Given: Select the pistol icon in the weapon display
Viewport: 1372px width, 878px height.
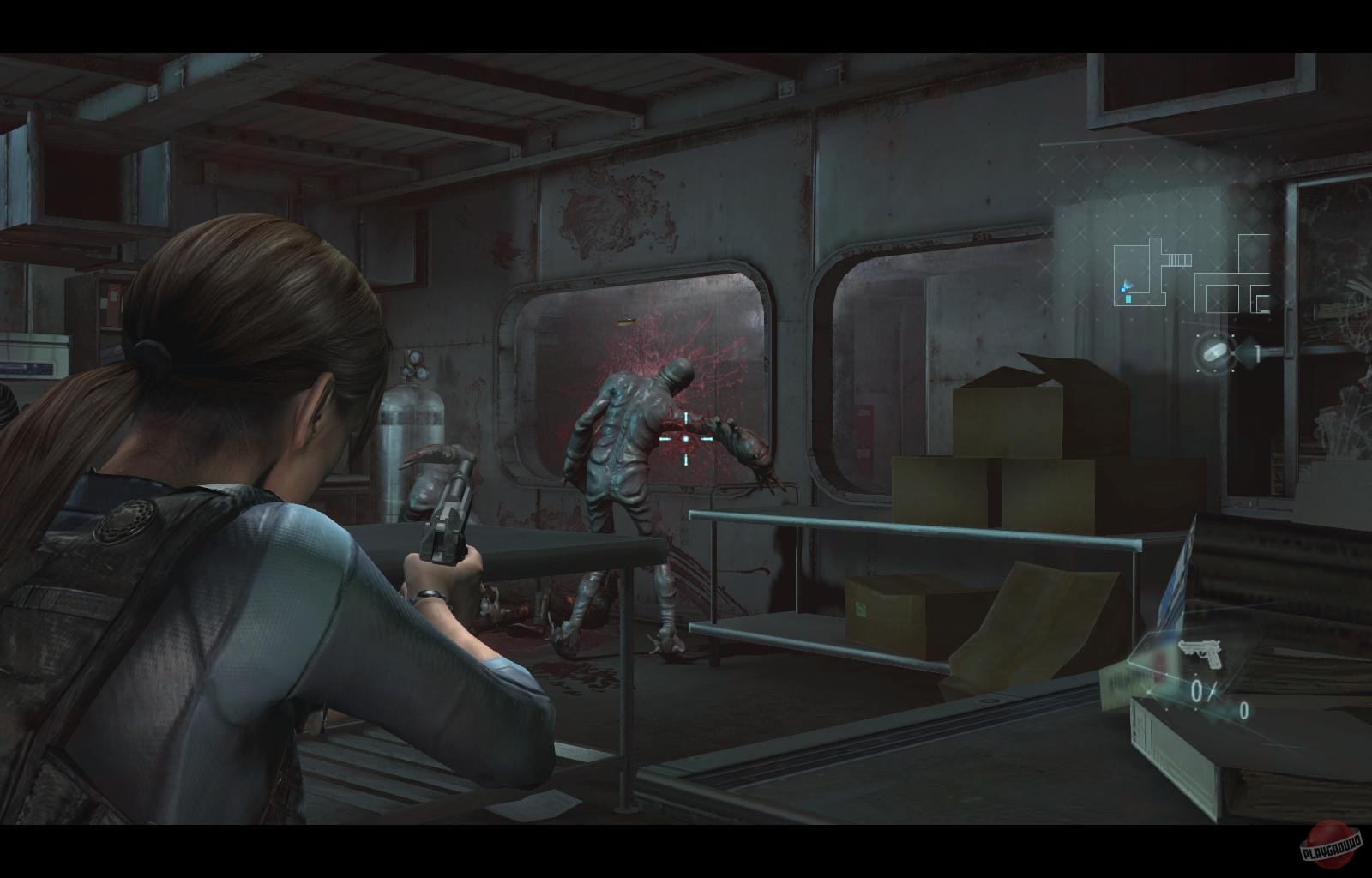Looking at the screenshot, I should (1200, 652).
